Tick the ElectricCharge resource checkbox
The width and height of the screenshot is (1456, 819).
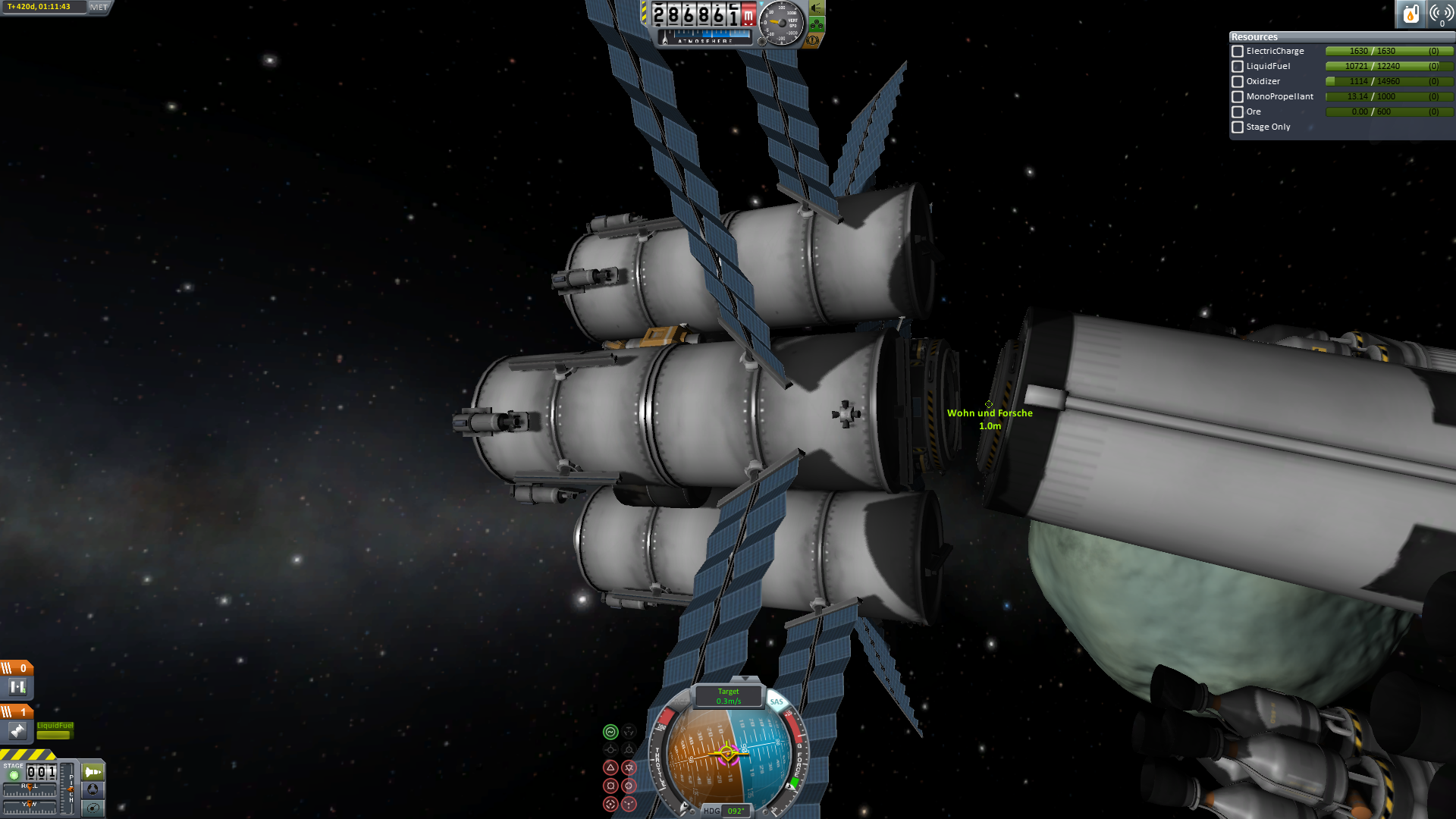tap(1238, 52)
